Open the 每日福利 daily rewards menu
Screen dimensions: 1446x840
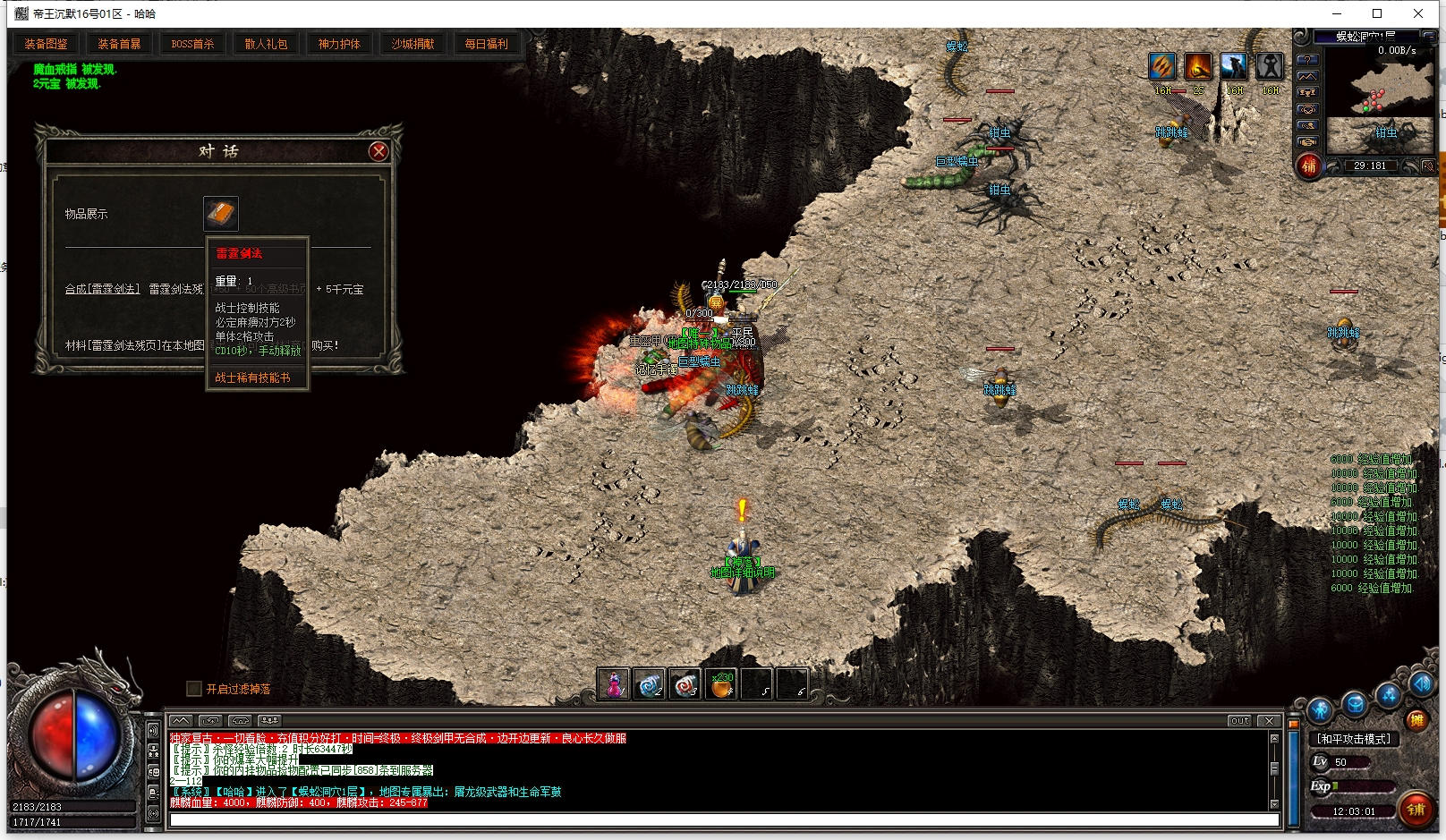(x=486, y=44)
